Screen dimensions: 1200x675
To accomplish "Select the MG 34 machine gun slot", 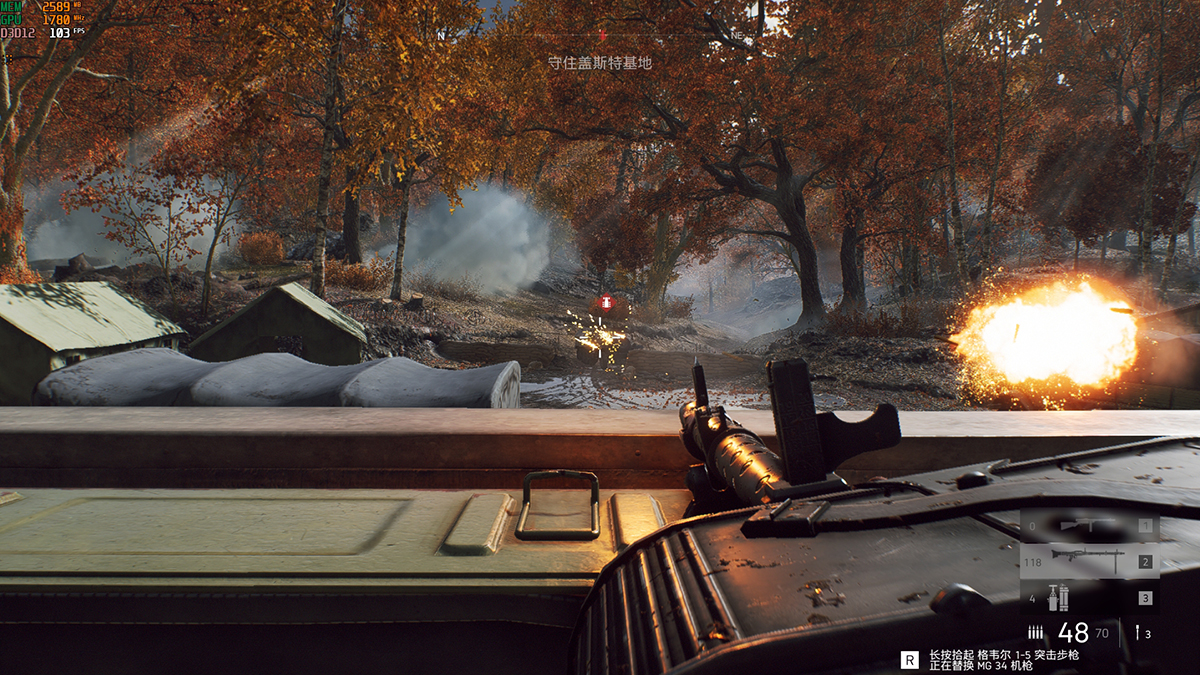I will coord(1089,562).
